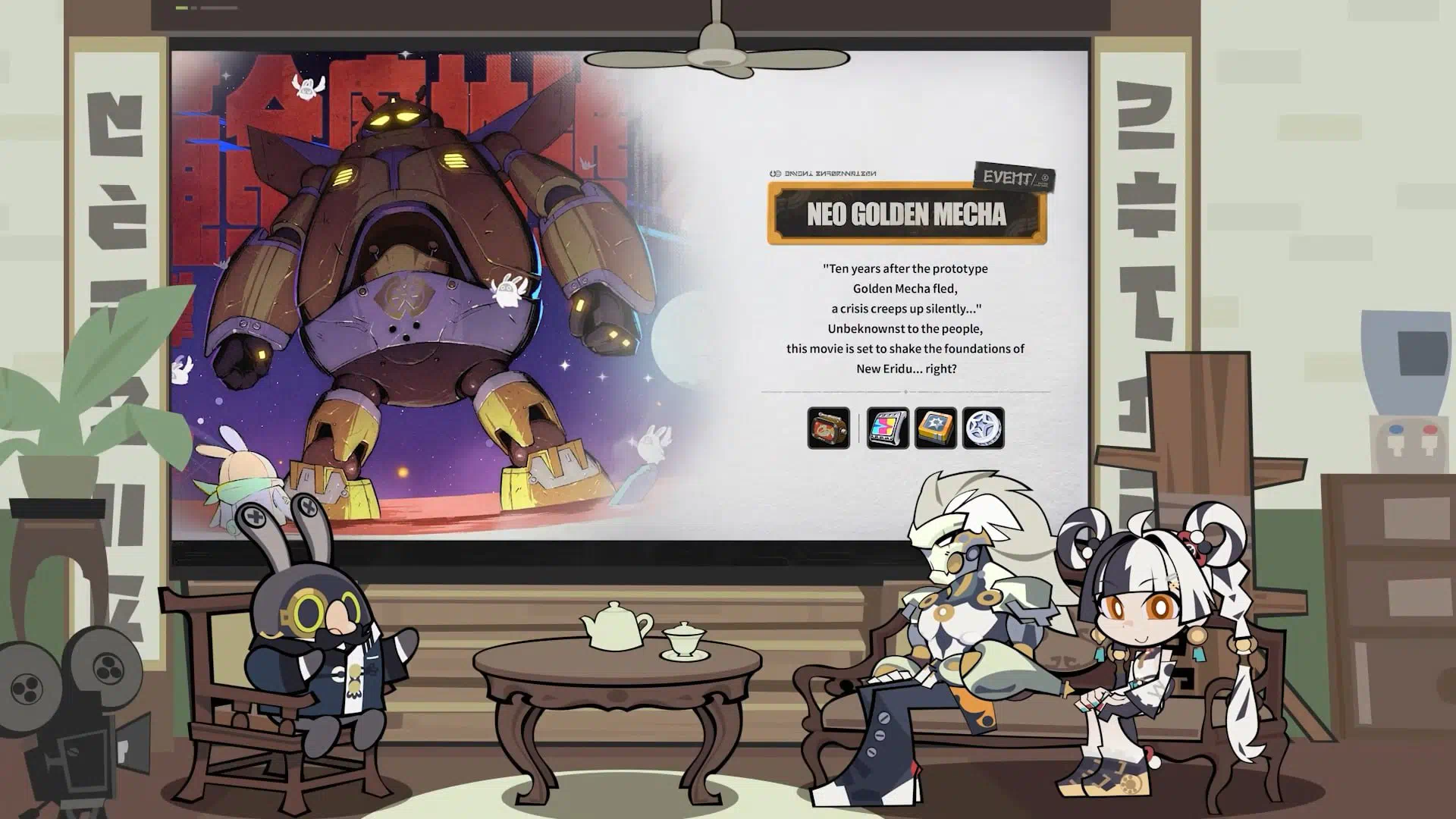Select the retro TV reward icon
This screenshot has height=819, width=1456.
[x=828, y=428]
